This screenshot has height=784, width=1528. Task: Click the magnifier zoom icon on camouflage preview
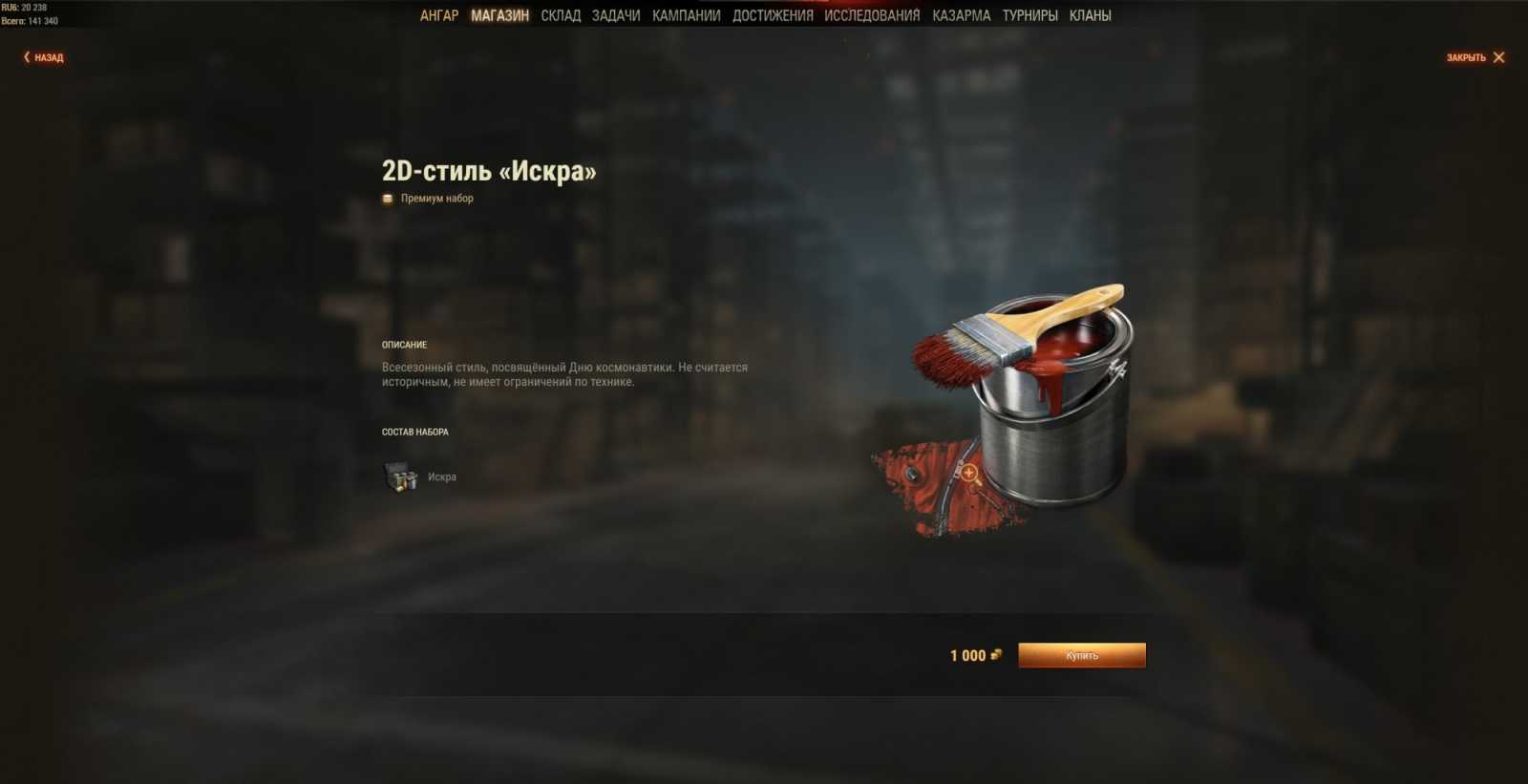pyautogui.click(x=968, y=473)
